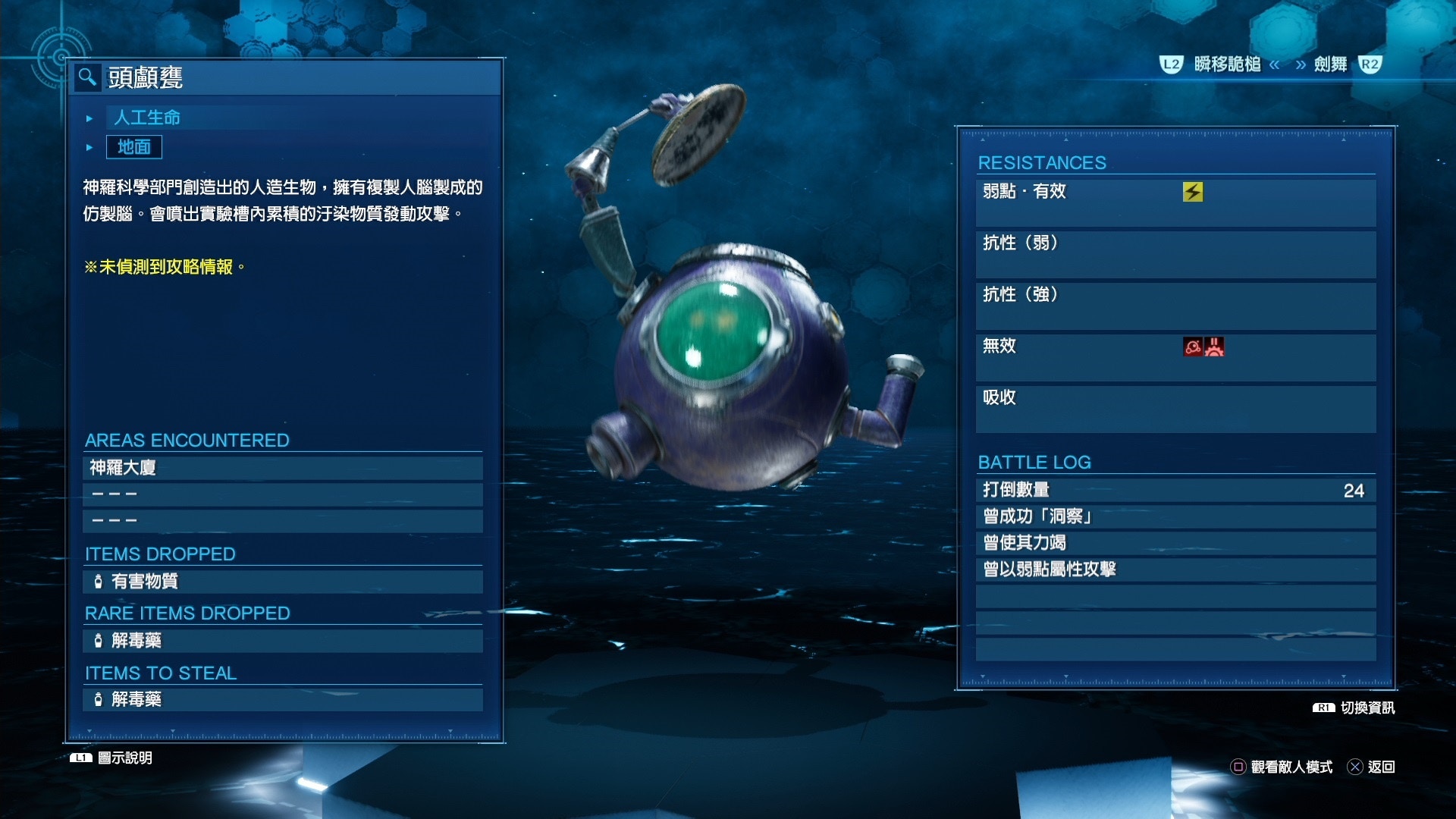
Task: Select the potion icon beside 有害物質
Action: 99,582
